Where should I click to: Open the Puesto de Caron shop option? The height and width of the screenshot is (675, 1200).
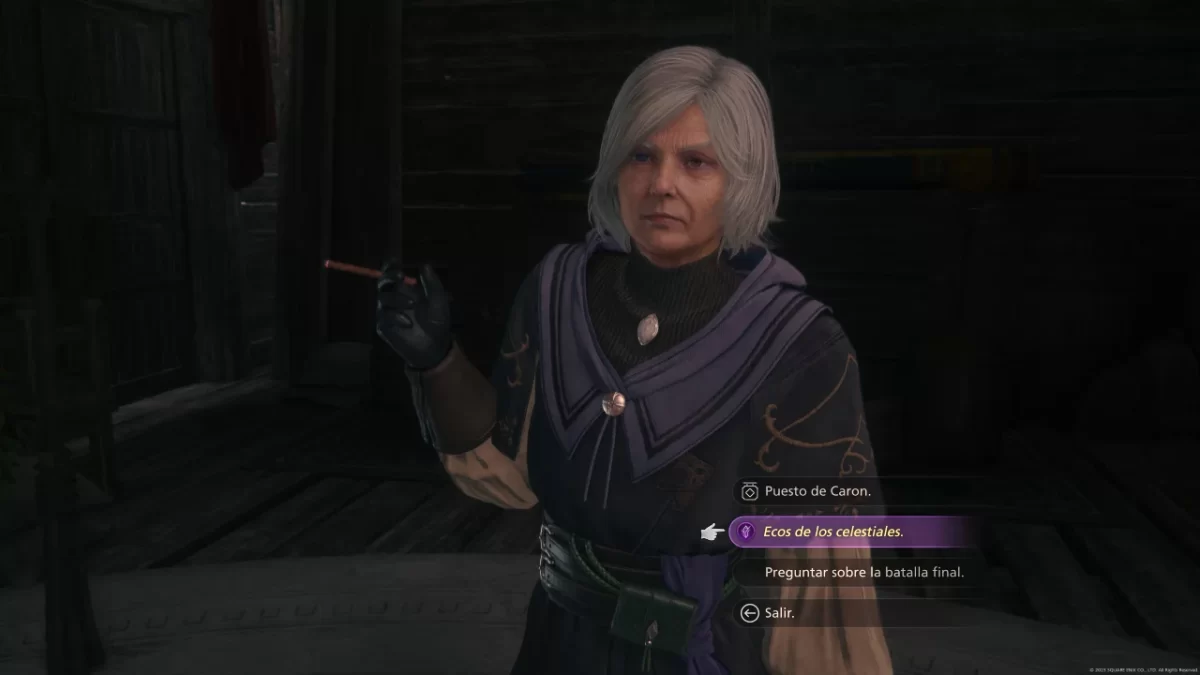click(x=817, y=491)
